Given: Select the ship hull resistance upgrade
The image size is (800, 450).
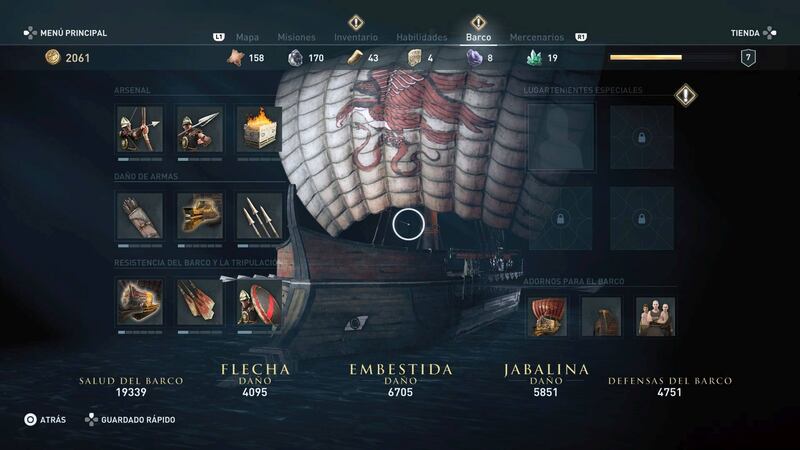Looking at the screenshot, I should point(139,301).
